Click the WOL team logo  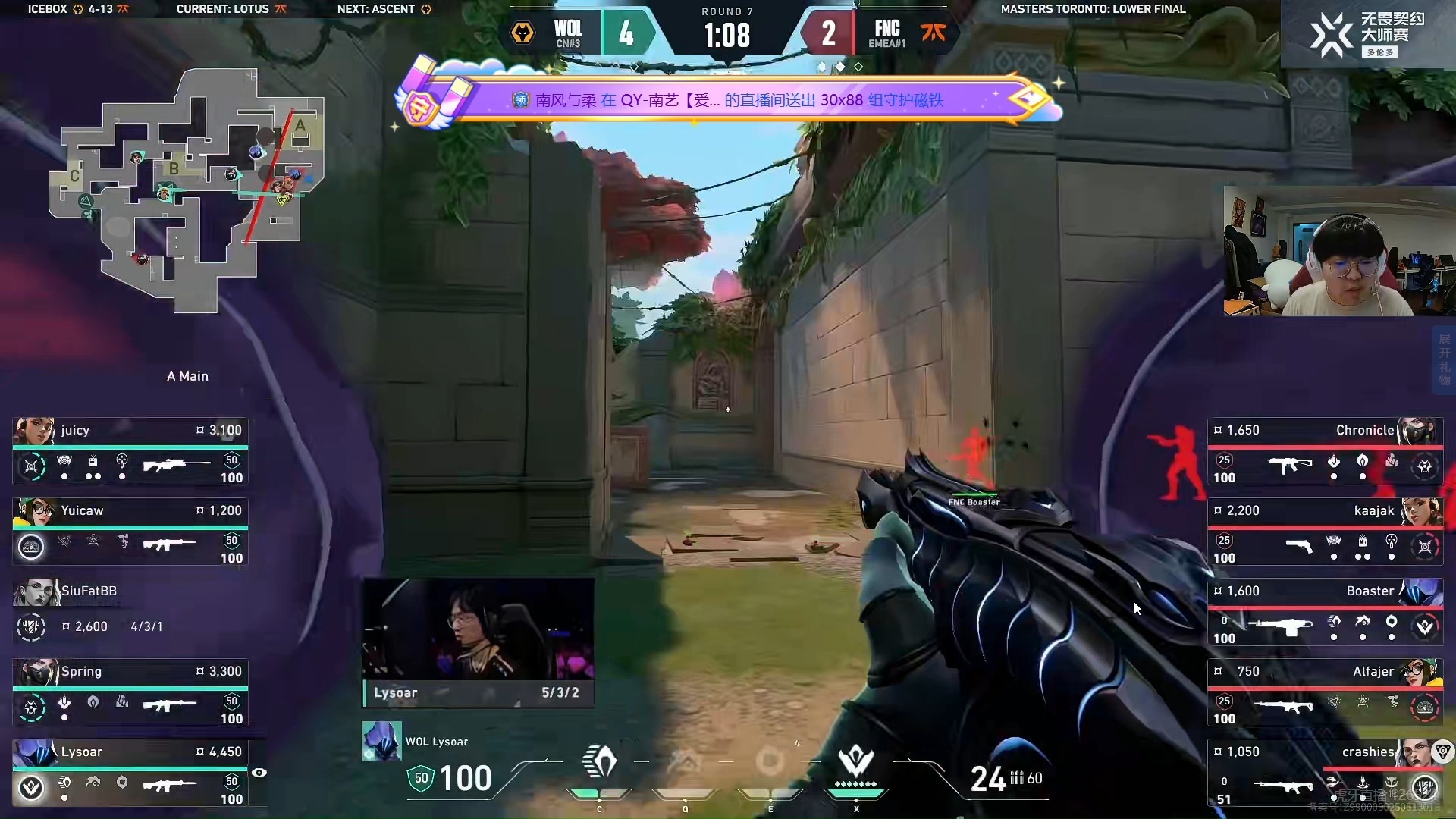click(x=522, y=33)
